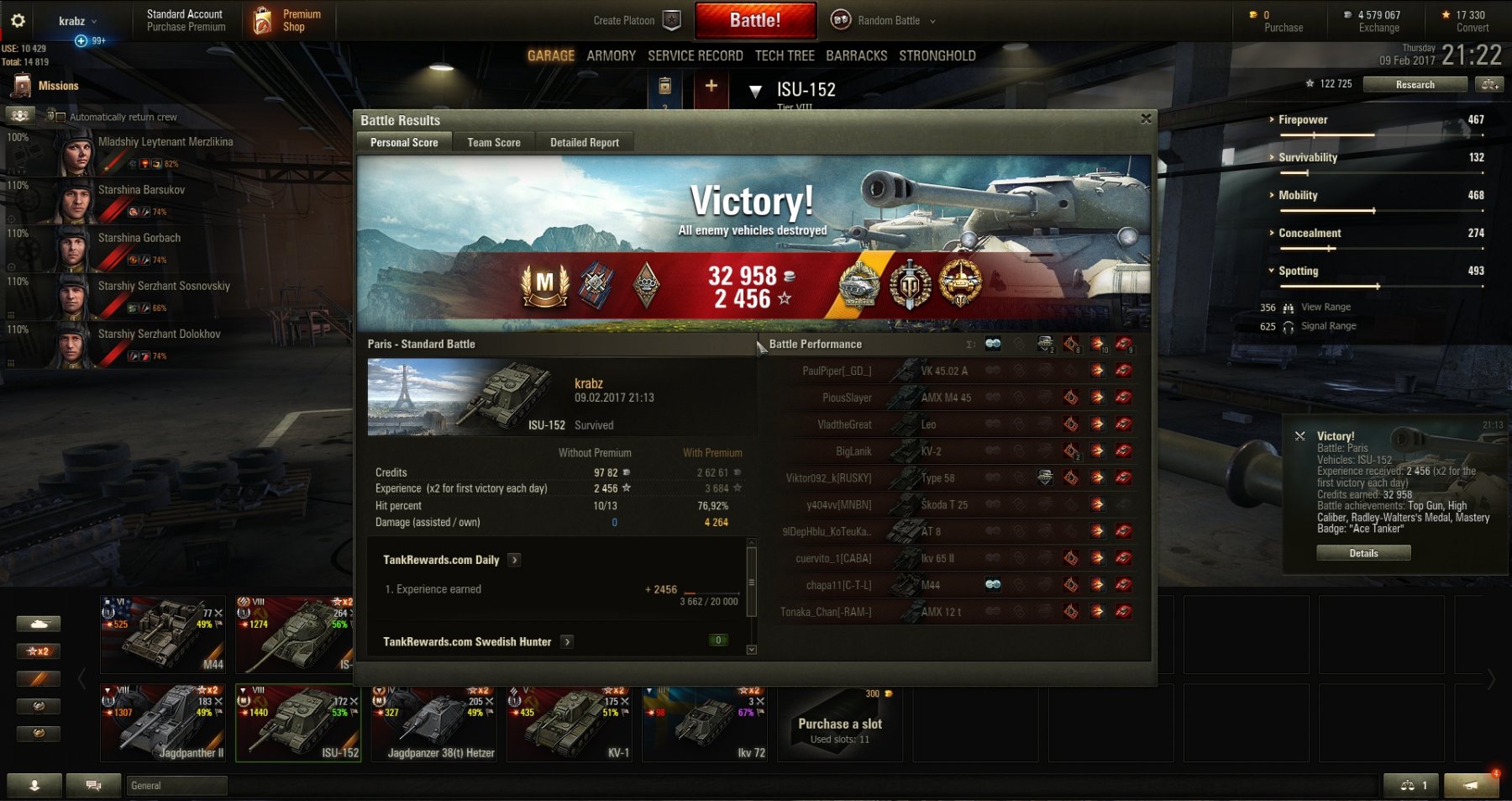
Task: Switch to the Team Score tab
Action: click(x=493, y=143)
